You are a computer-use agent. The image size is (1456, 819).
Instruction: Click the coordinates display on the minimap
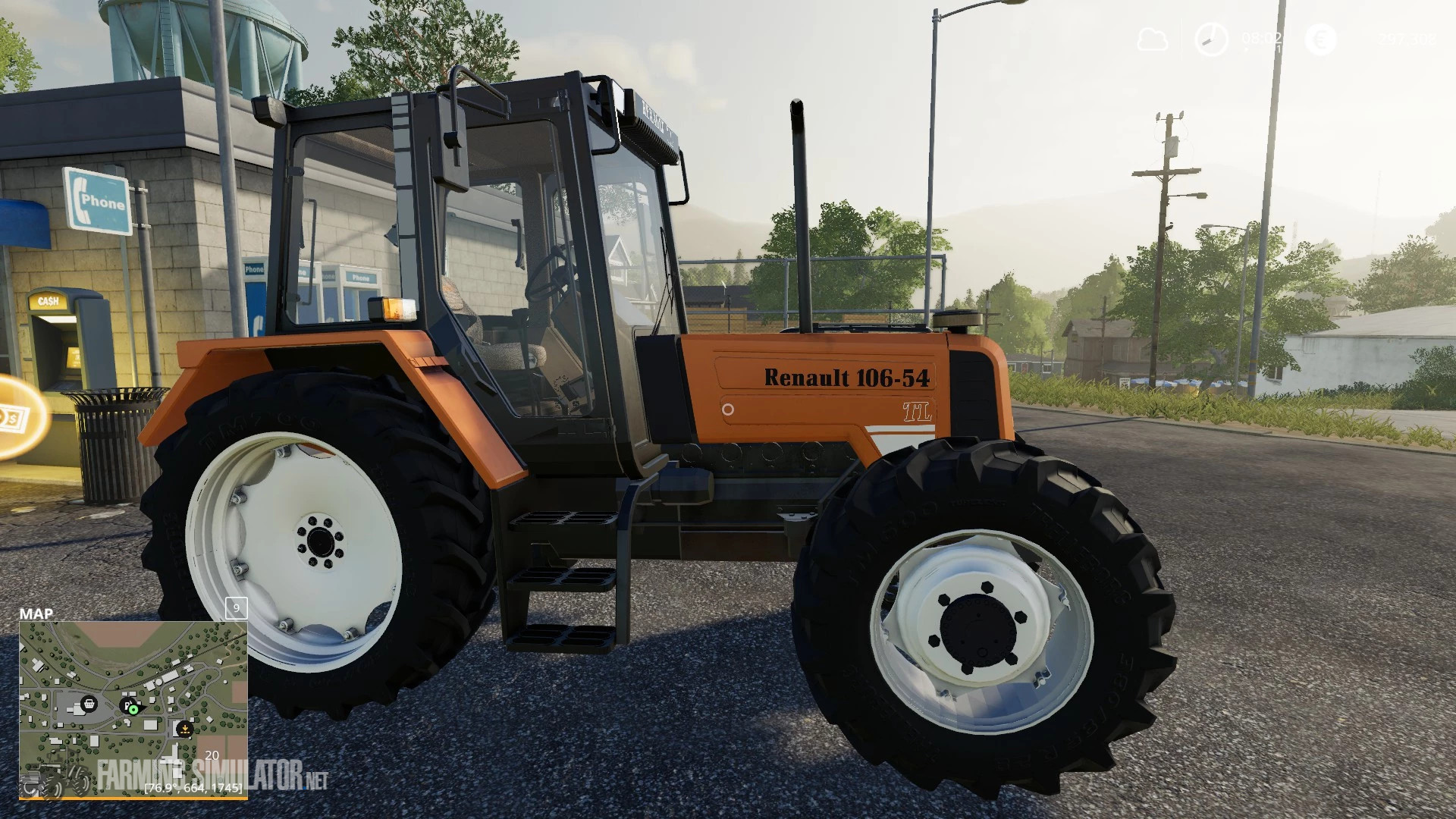tap(193, 787)
